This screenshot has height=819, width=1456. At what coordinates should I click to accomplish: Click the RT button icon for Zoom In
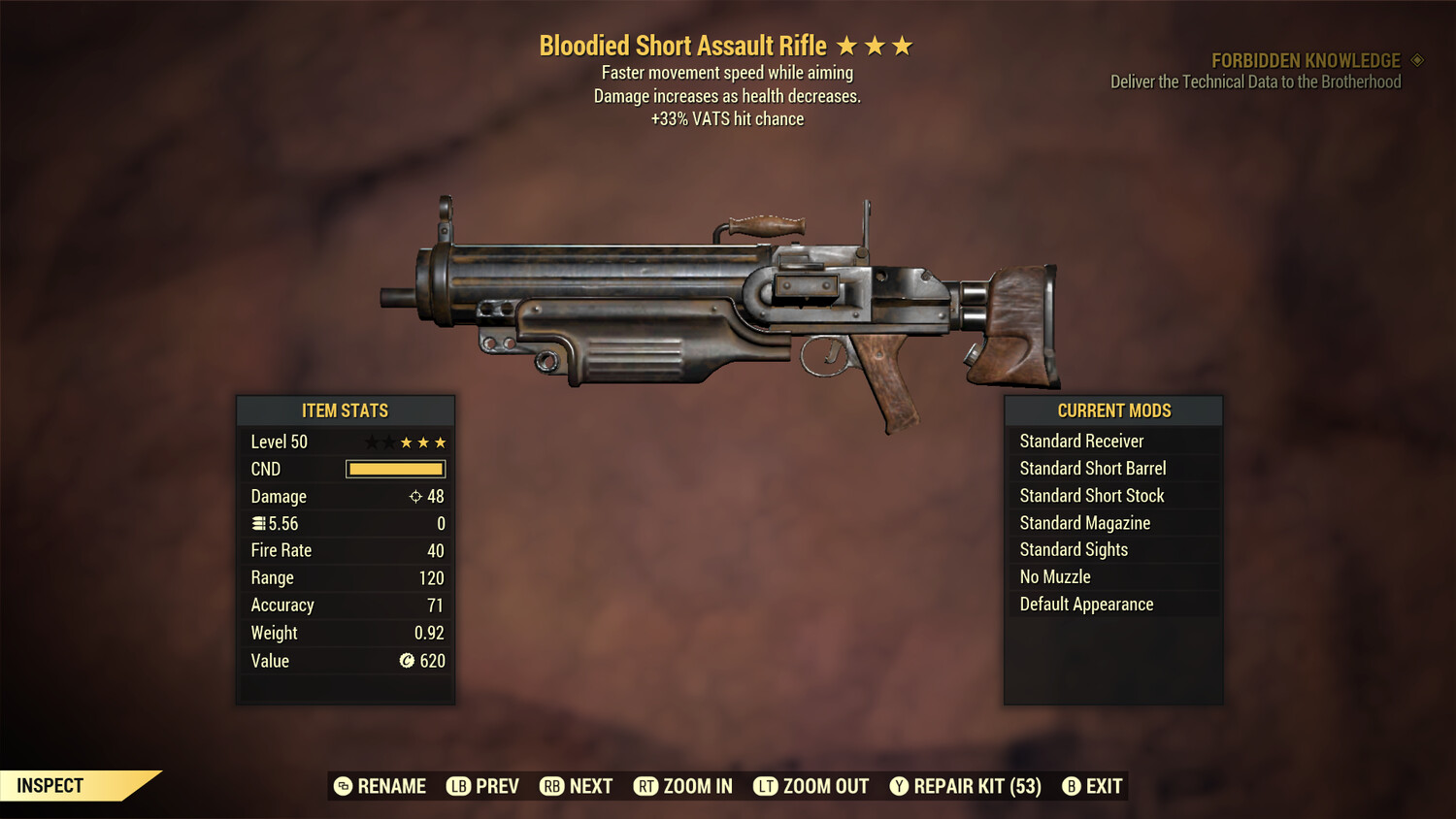pyautogui.click(x=645, y=786)
